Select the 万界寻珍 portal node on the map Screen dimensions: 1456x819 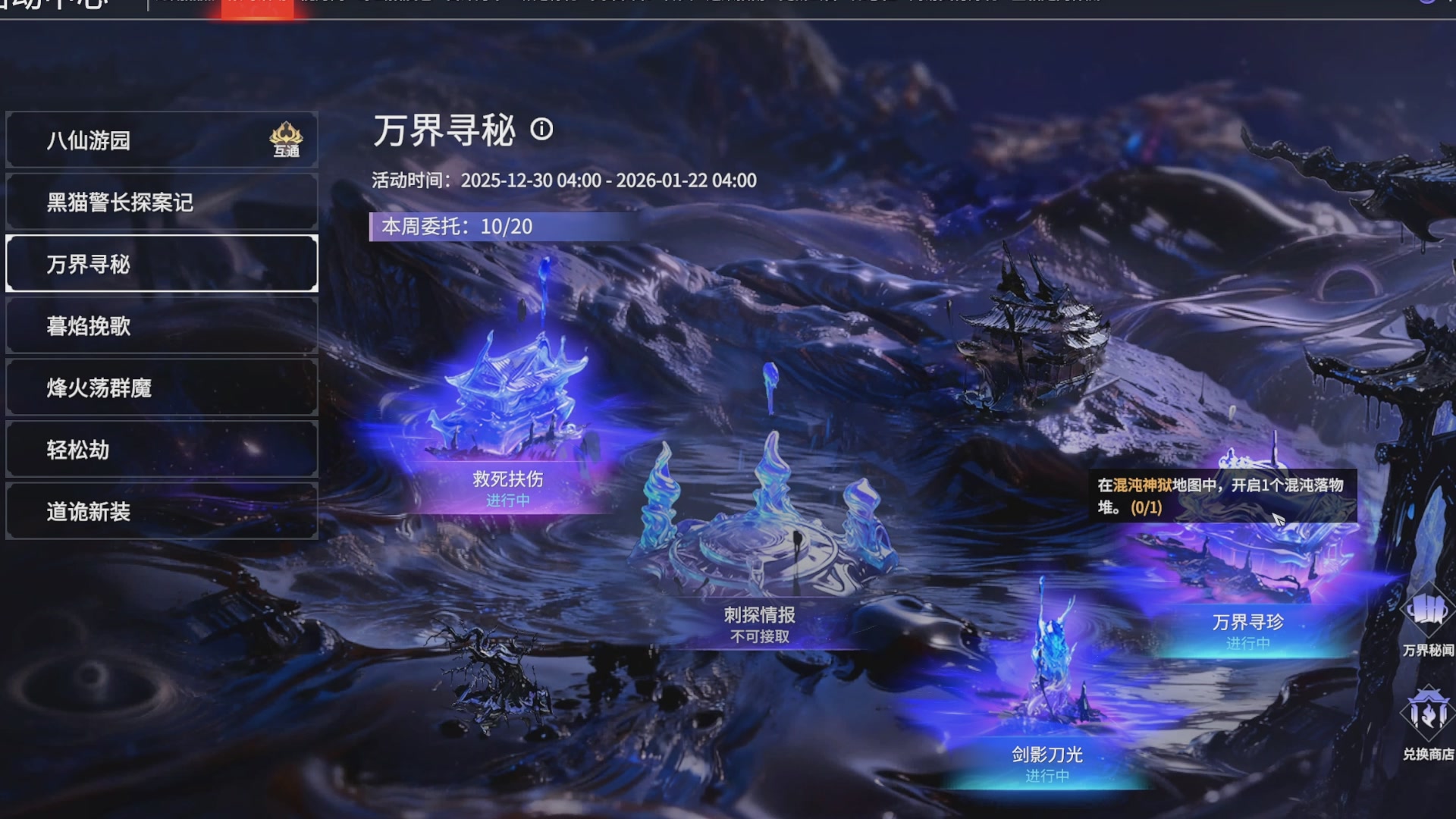coord(1244,565)
